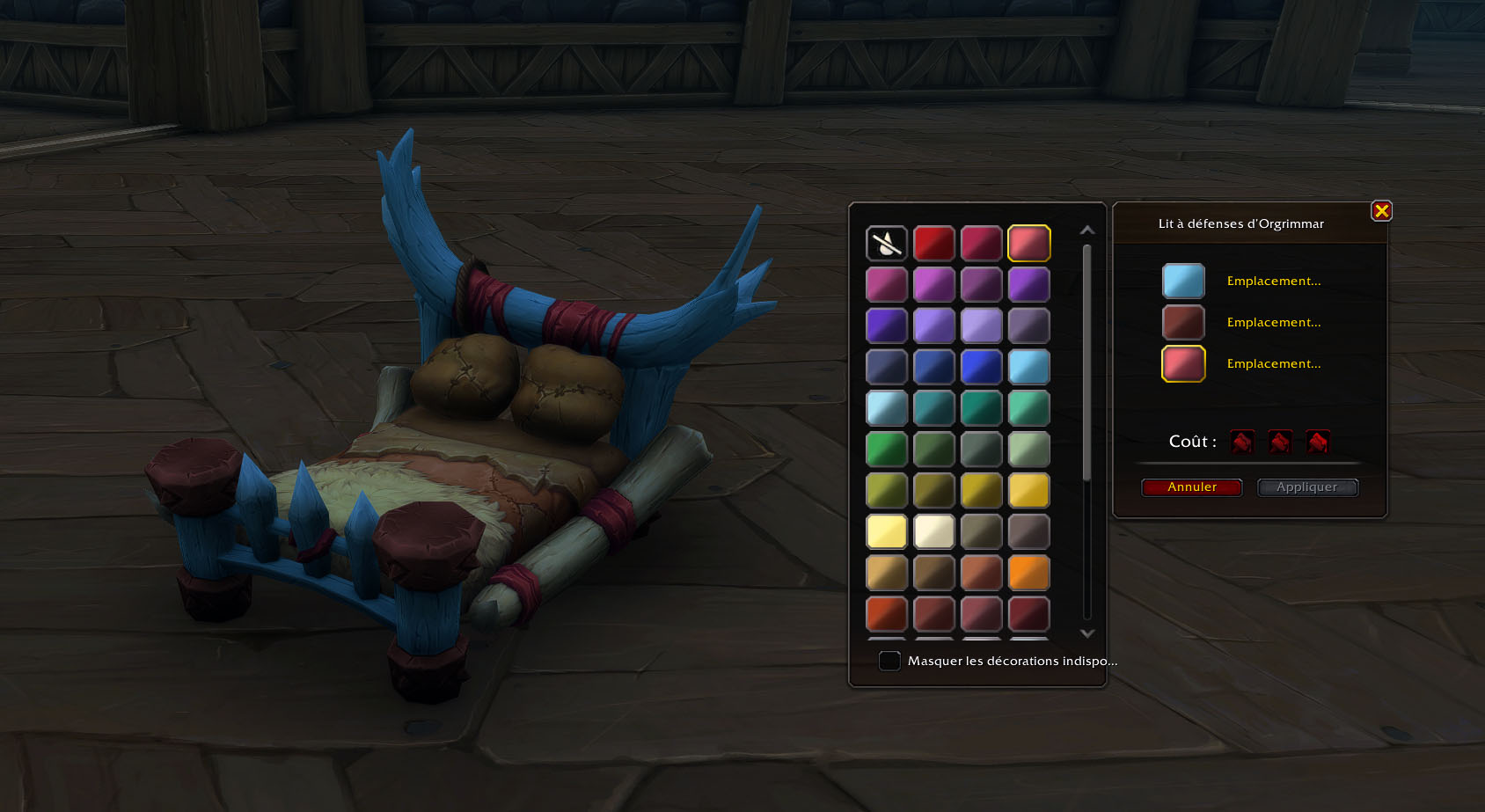Select the pale cream white swatch
The height and width of the screenshot is (812, 1485).
[934, 532]
